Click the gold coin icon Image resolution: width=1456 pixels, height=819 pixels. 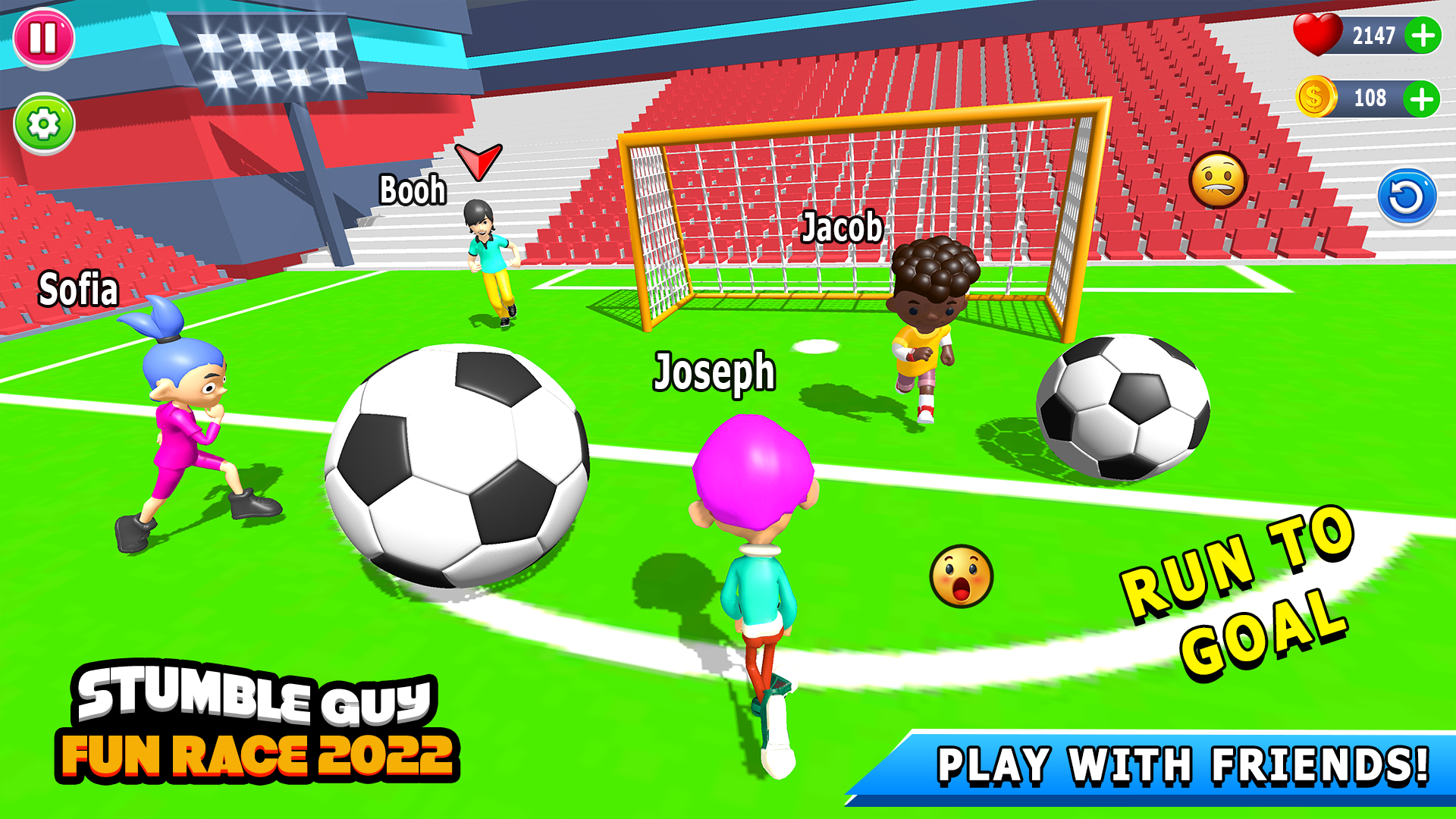[x=1317, y=96]
